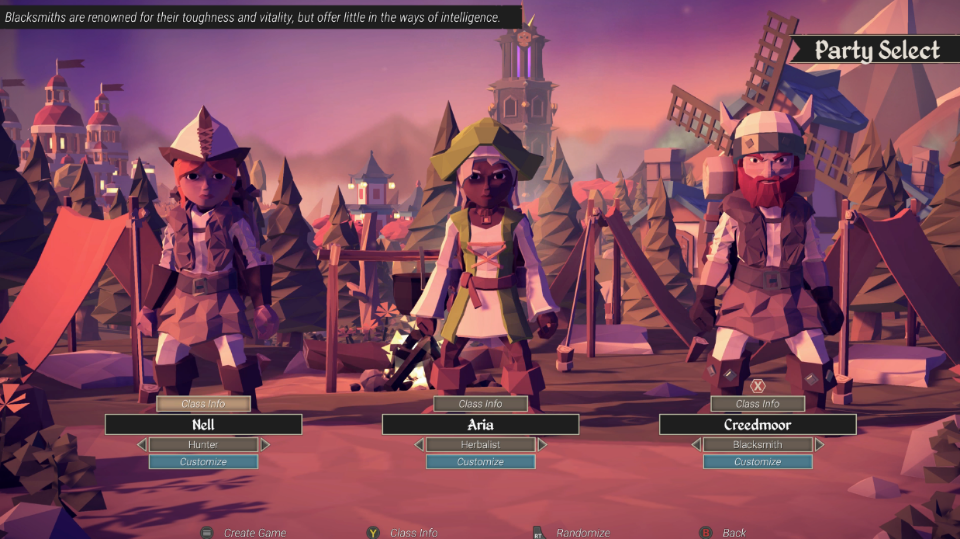Open Class Info for Nell

click(203, 404)
